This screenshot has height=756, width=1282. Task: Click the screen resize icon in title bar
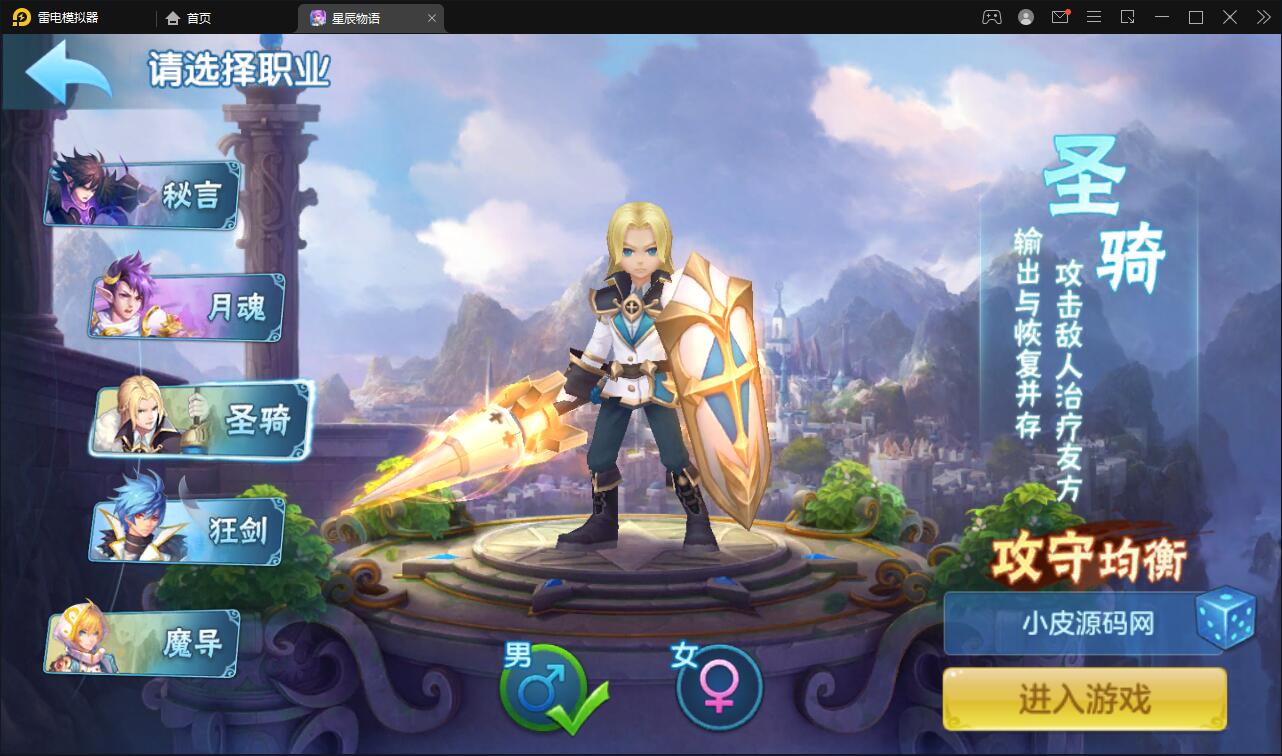pos(1128,17)
